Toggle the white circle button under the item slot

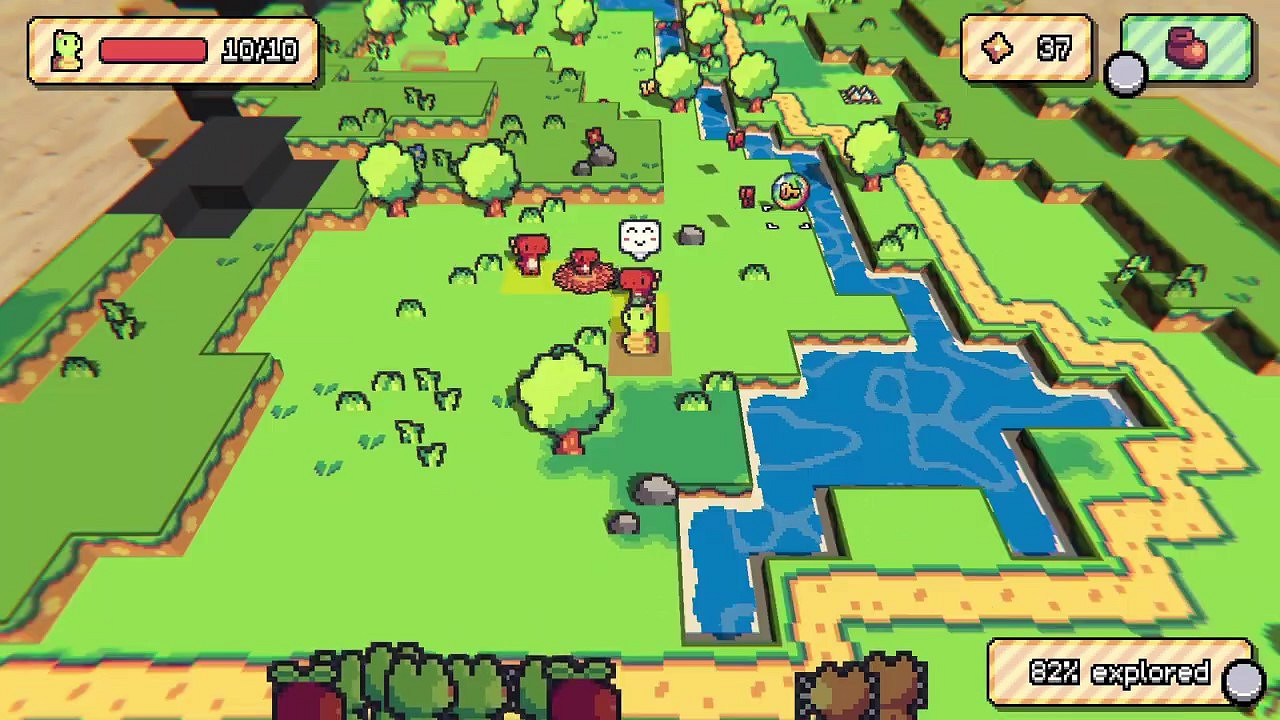tap(1126, 72)
